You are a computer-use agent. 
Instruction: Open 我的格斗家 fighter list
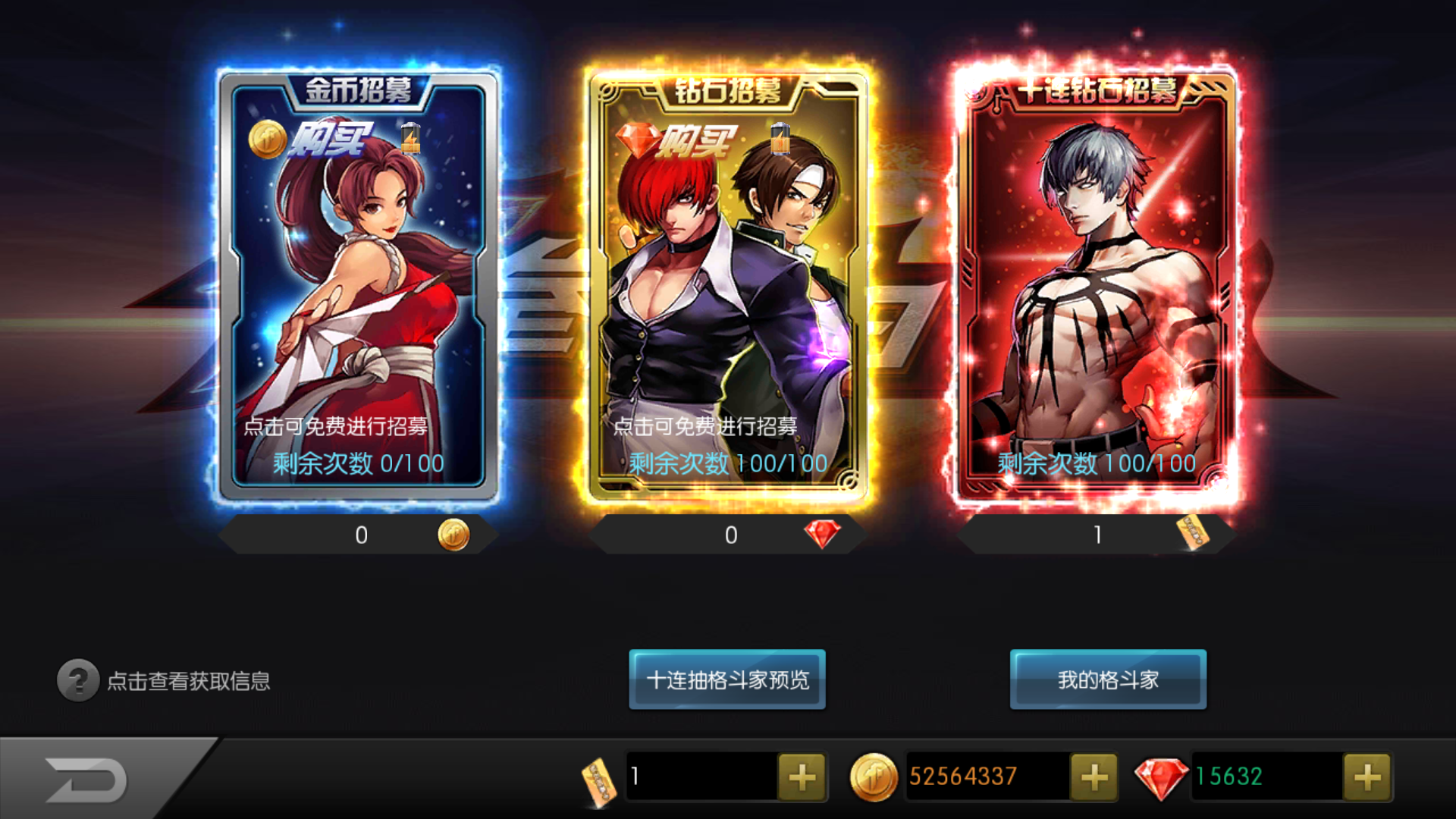1108,679
